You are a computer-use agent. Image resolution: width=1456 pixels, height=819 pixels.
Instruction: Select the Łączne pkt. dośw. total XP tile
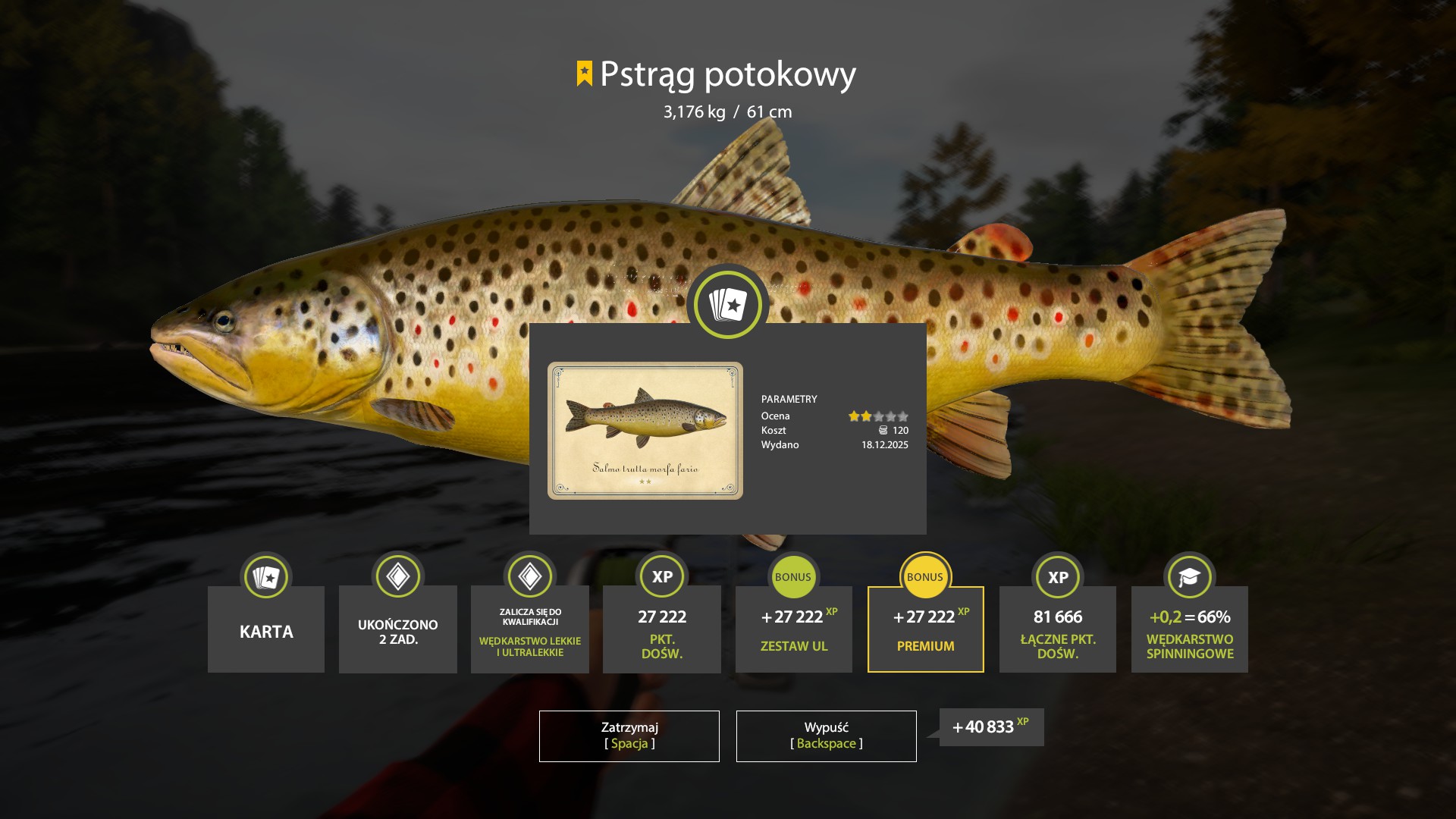[1057, 629]
